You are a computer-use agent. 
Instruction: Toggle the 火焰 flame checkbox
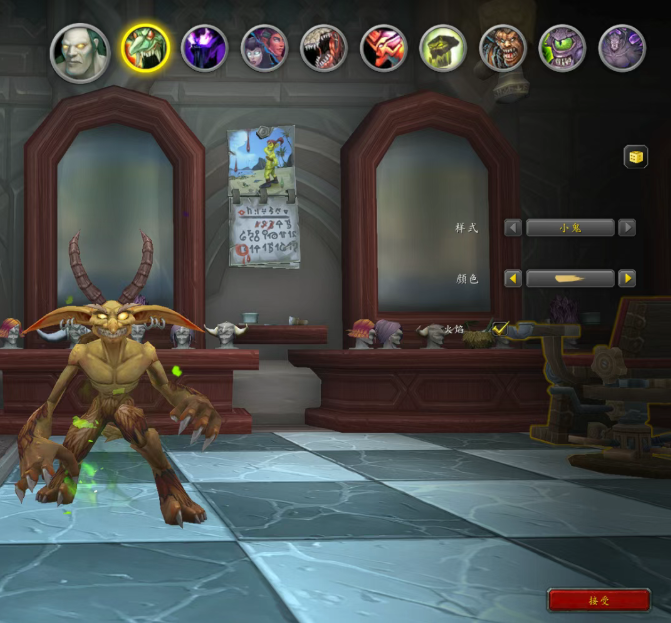point(500,328)
